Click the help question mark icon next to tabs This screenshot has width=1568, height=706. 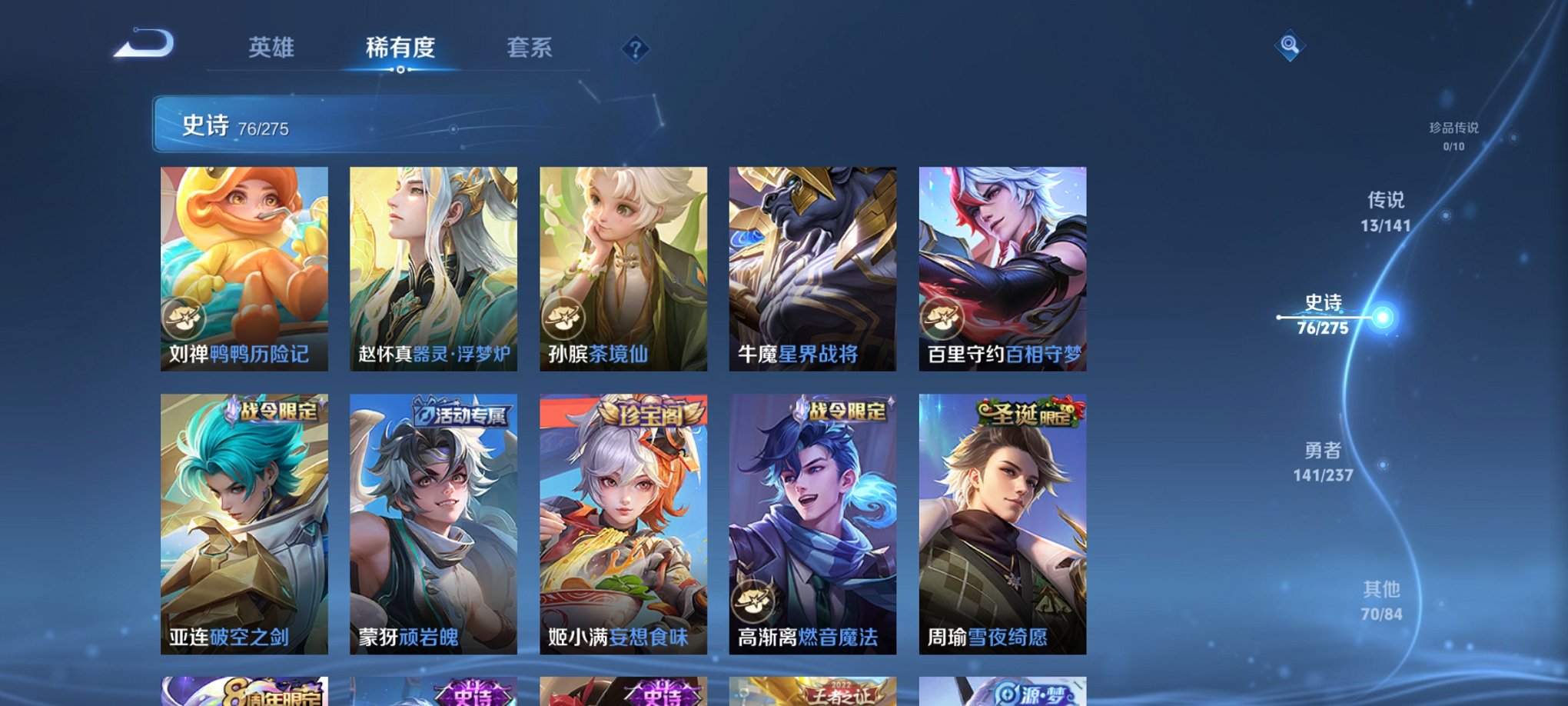click(635, 48)
